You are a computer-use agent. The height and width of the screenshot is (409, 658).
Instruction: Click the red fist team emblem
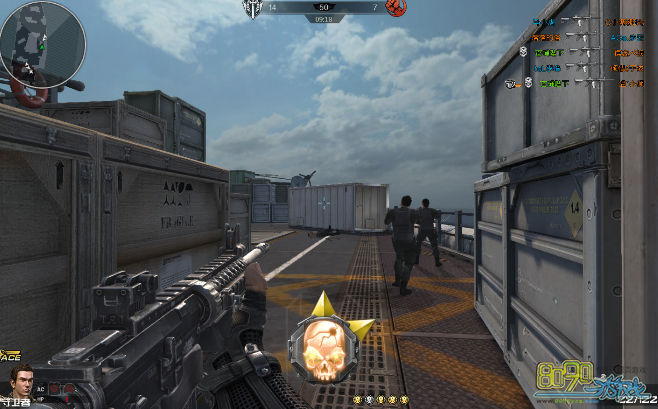point(395,9)
